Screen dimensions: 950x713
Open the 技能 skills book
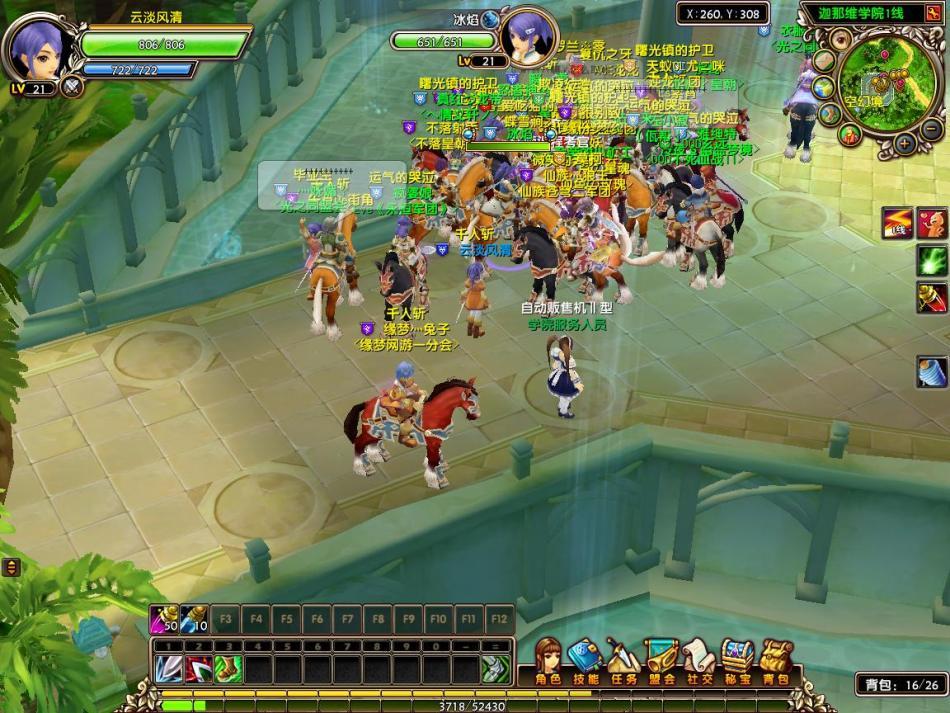click(585, 661)
